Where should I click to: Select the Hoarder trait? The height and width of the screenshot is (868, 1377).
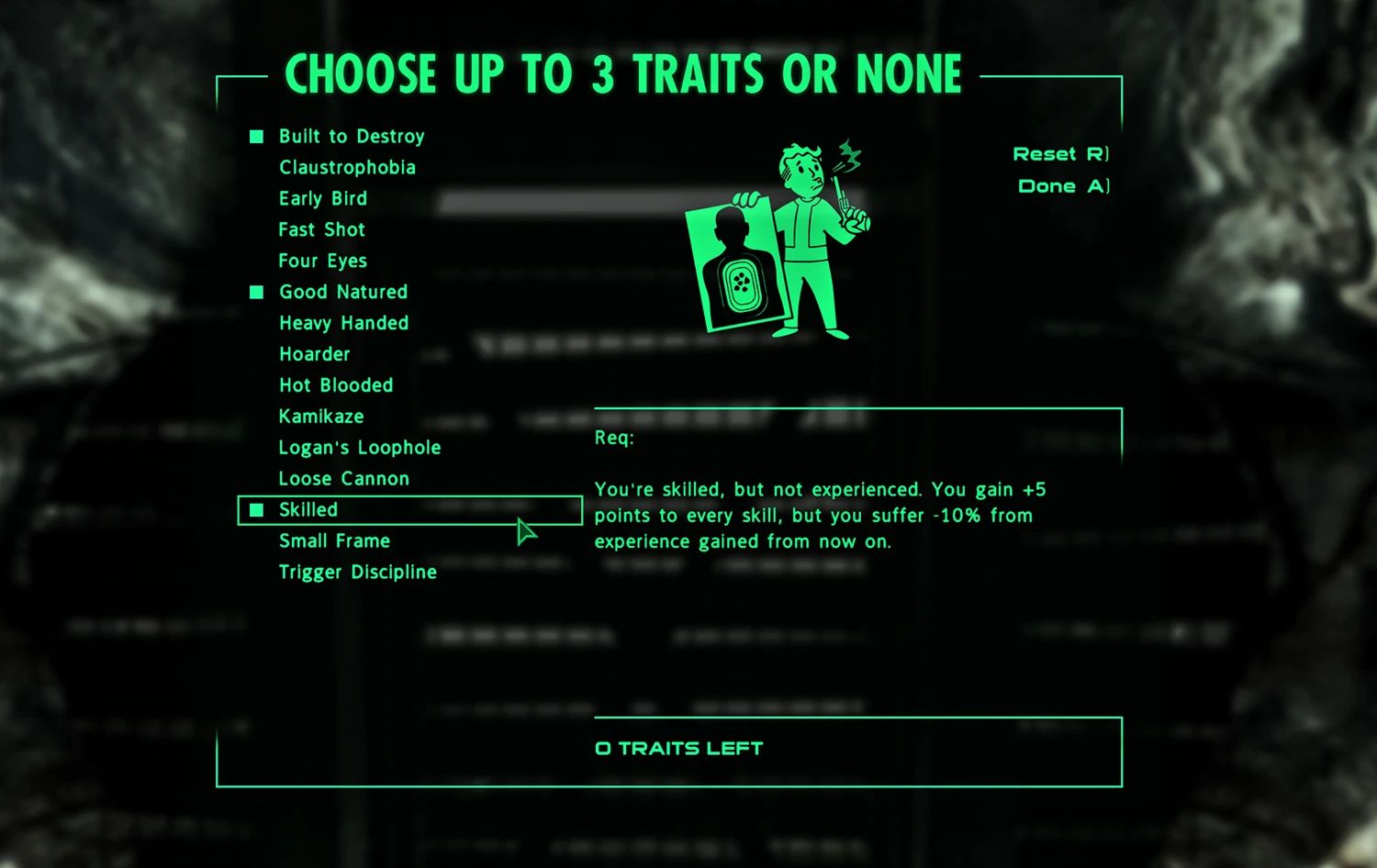[x=314, y=354]
